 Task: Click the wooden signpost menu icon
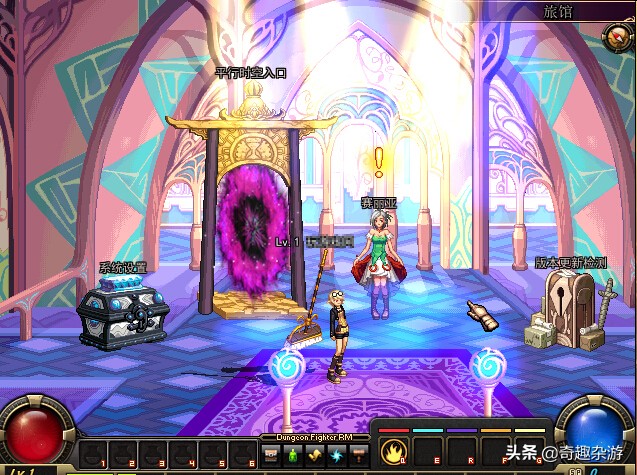(358, 456)
